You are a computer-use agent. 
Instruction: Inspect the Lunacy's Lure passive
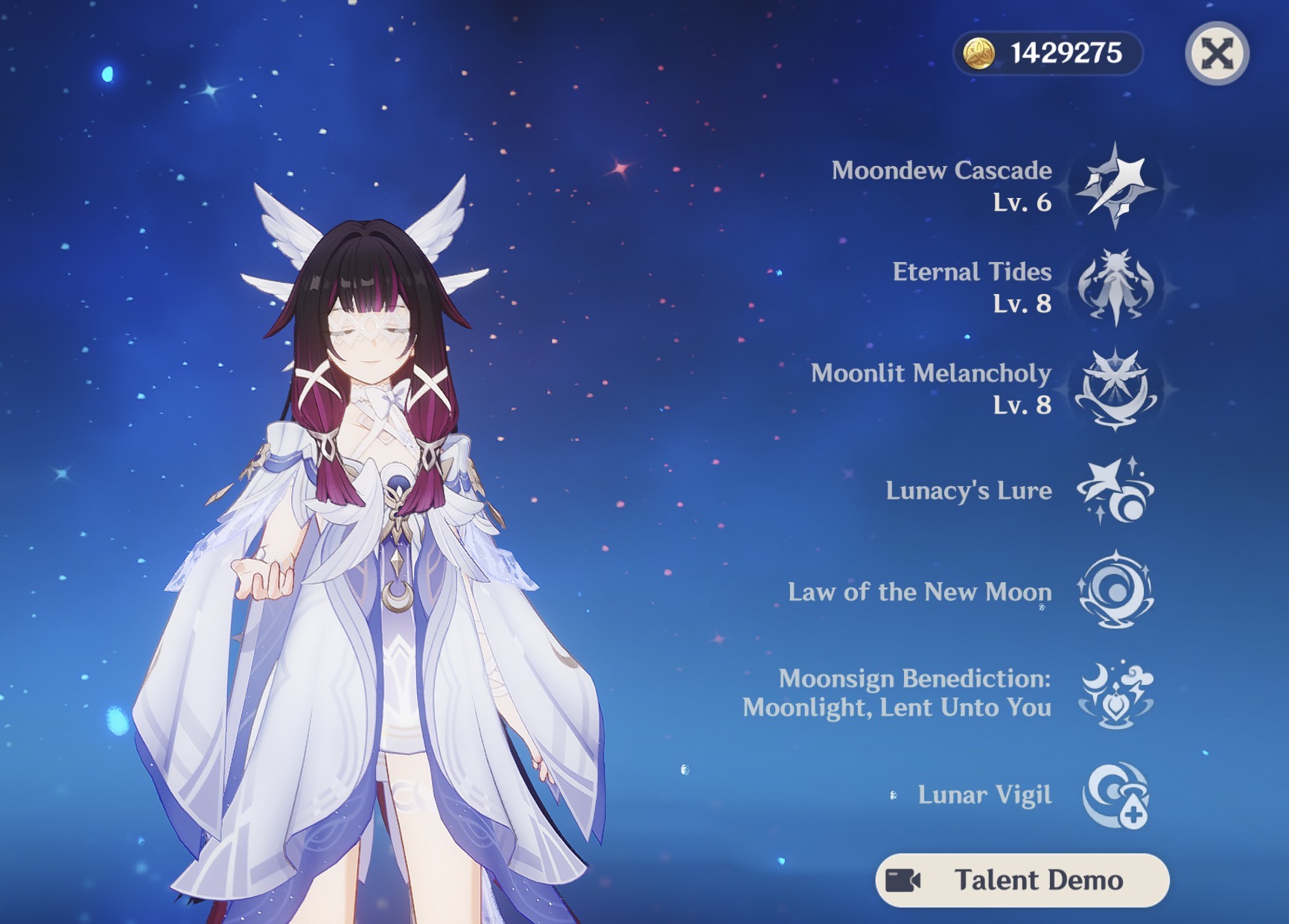[1115, 491]
